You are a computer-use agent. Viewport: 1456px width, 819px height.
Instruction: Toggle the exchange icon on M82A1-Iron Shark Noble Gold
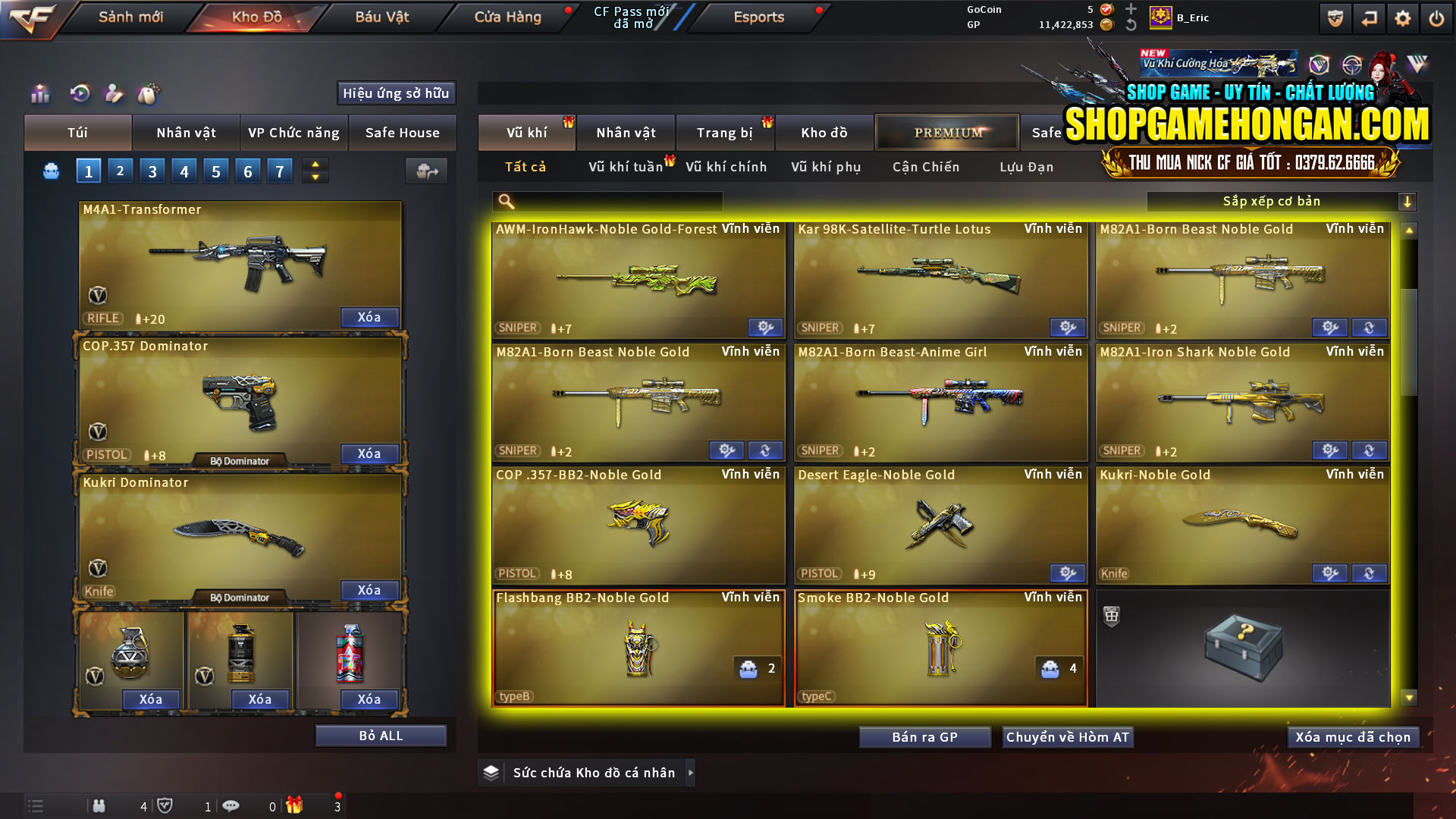point(1369,450)
